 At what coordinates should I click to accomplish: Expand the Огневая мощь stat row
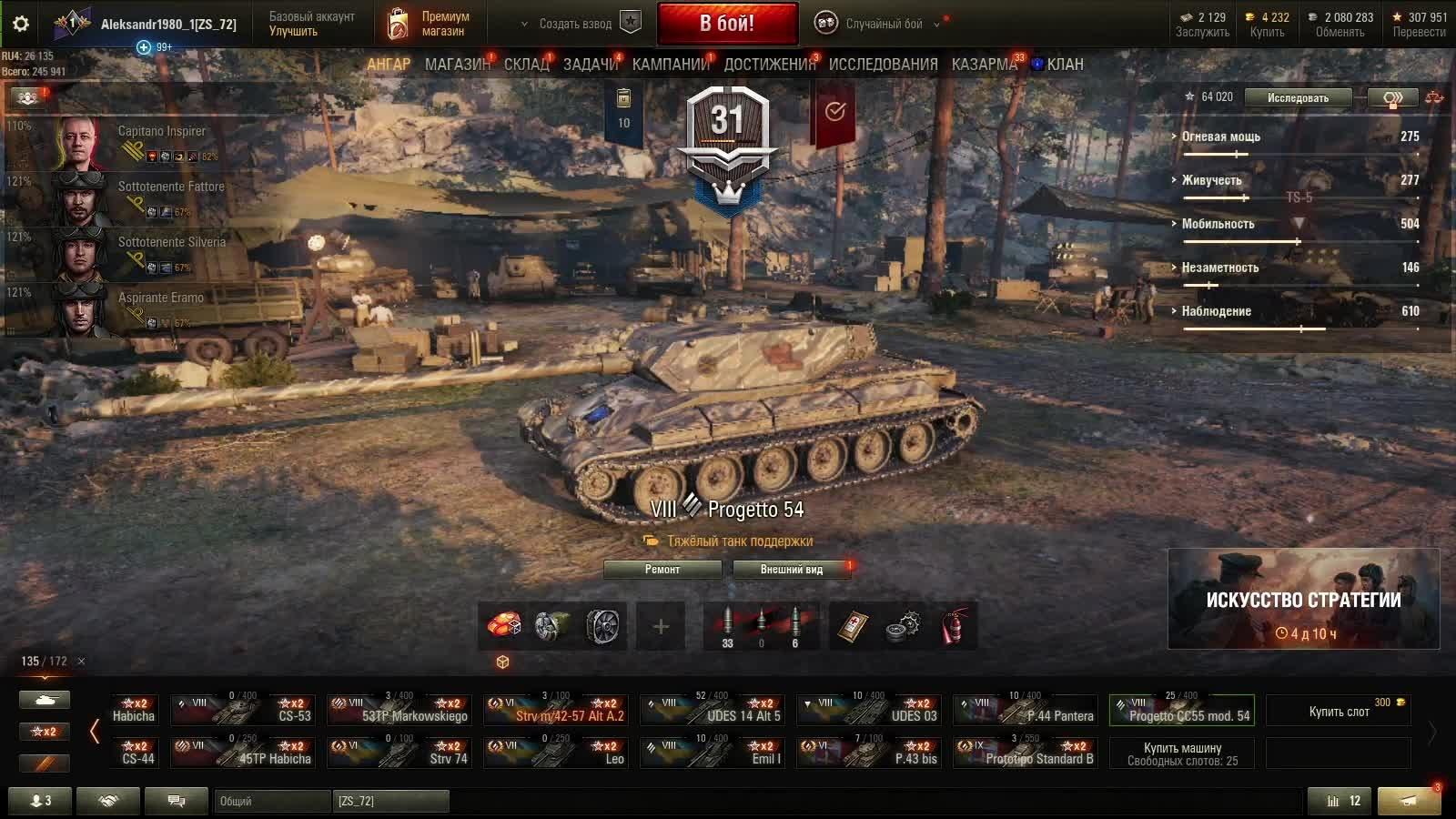point(1220,136)
